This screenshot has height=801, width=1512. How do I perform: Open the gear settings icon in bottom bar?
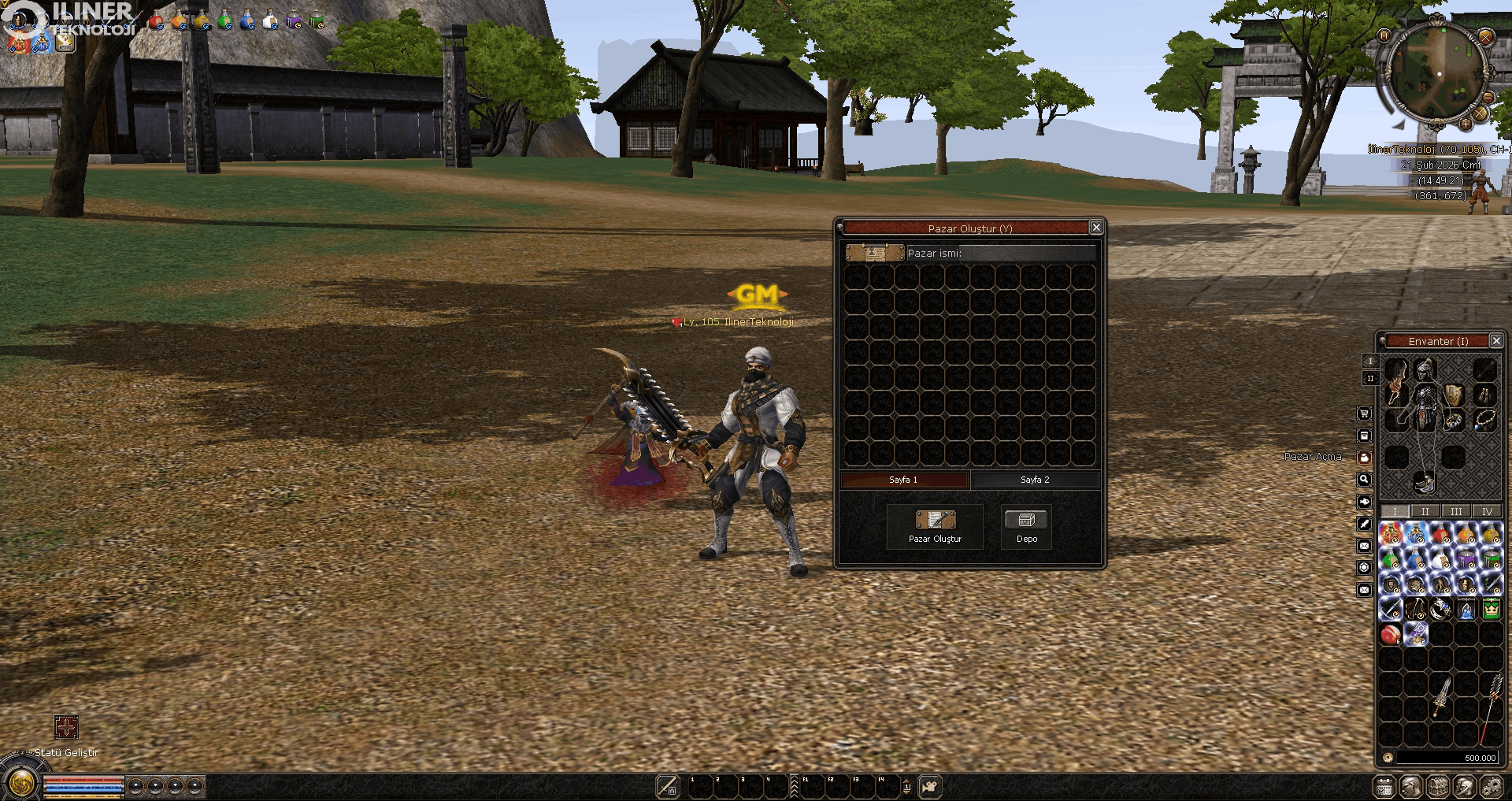(x=1491, y=786)
